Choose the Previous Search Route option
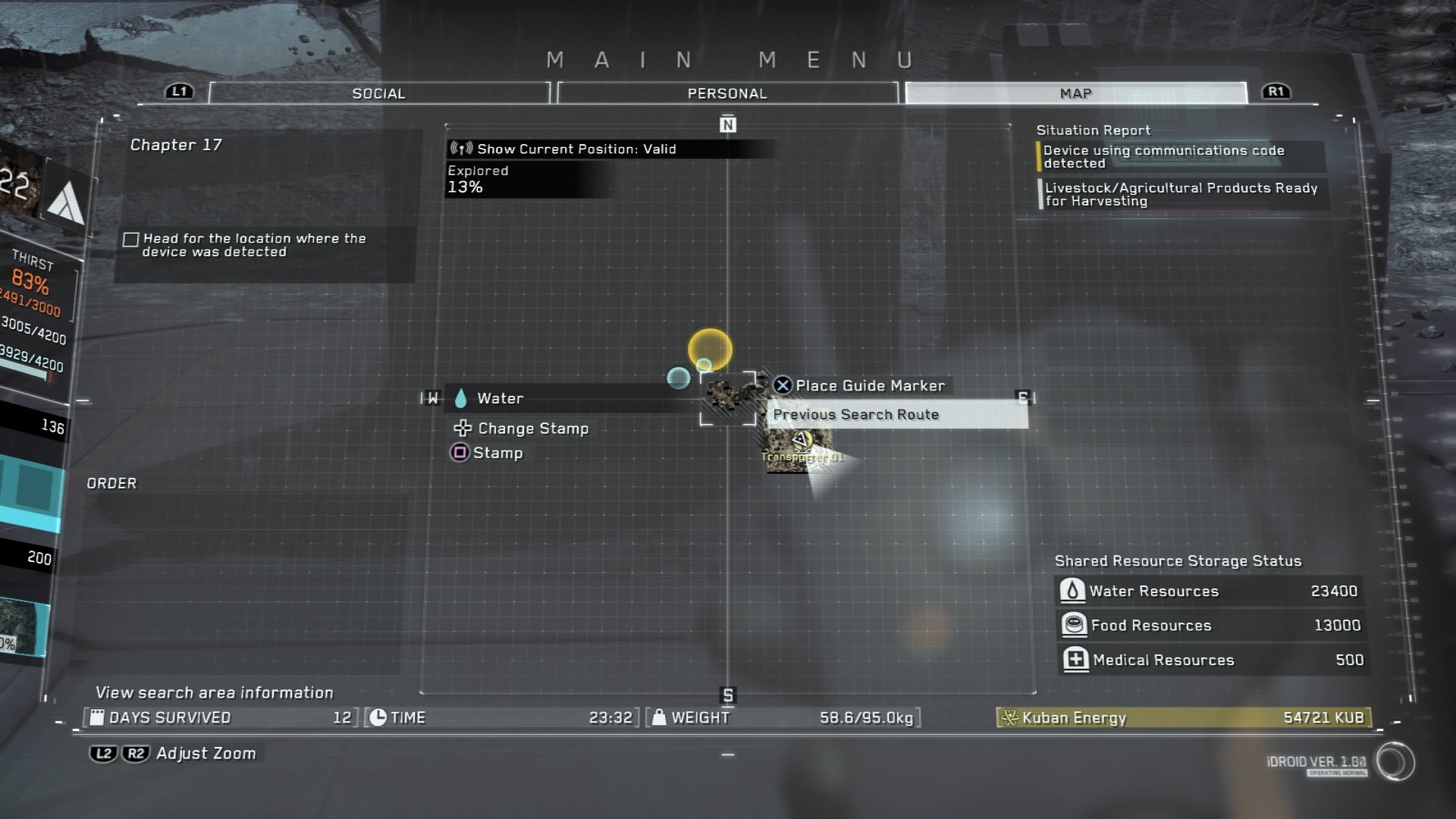This screenshot has height=819, width=1456. pos(896,415)
